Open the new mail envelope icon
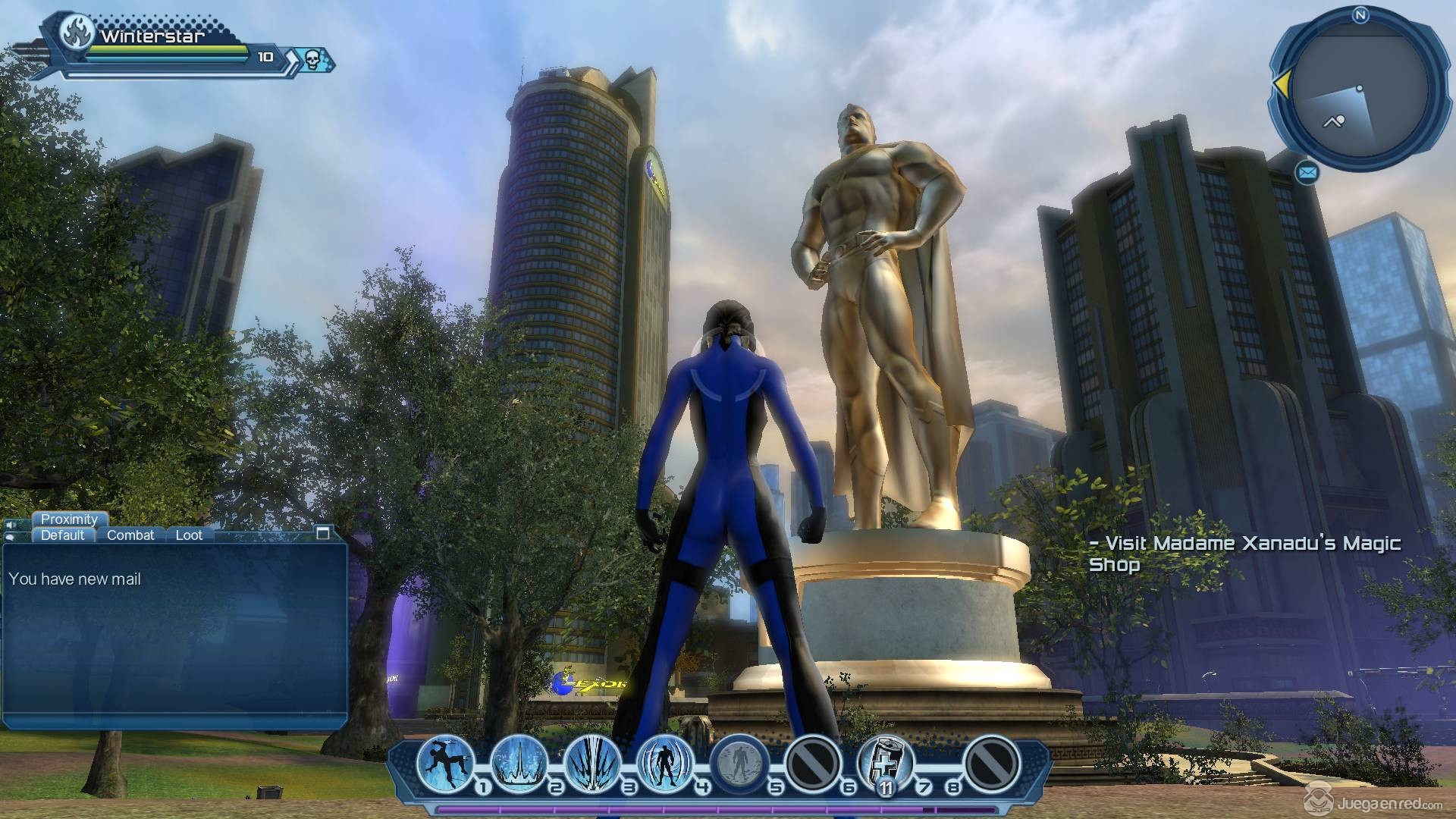1456x819 pixels. 1307,174
